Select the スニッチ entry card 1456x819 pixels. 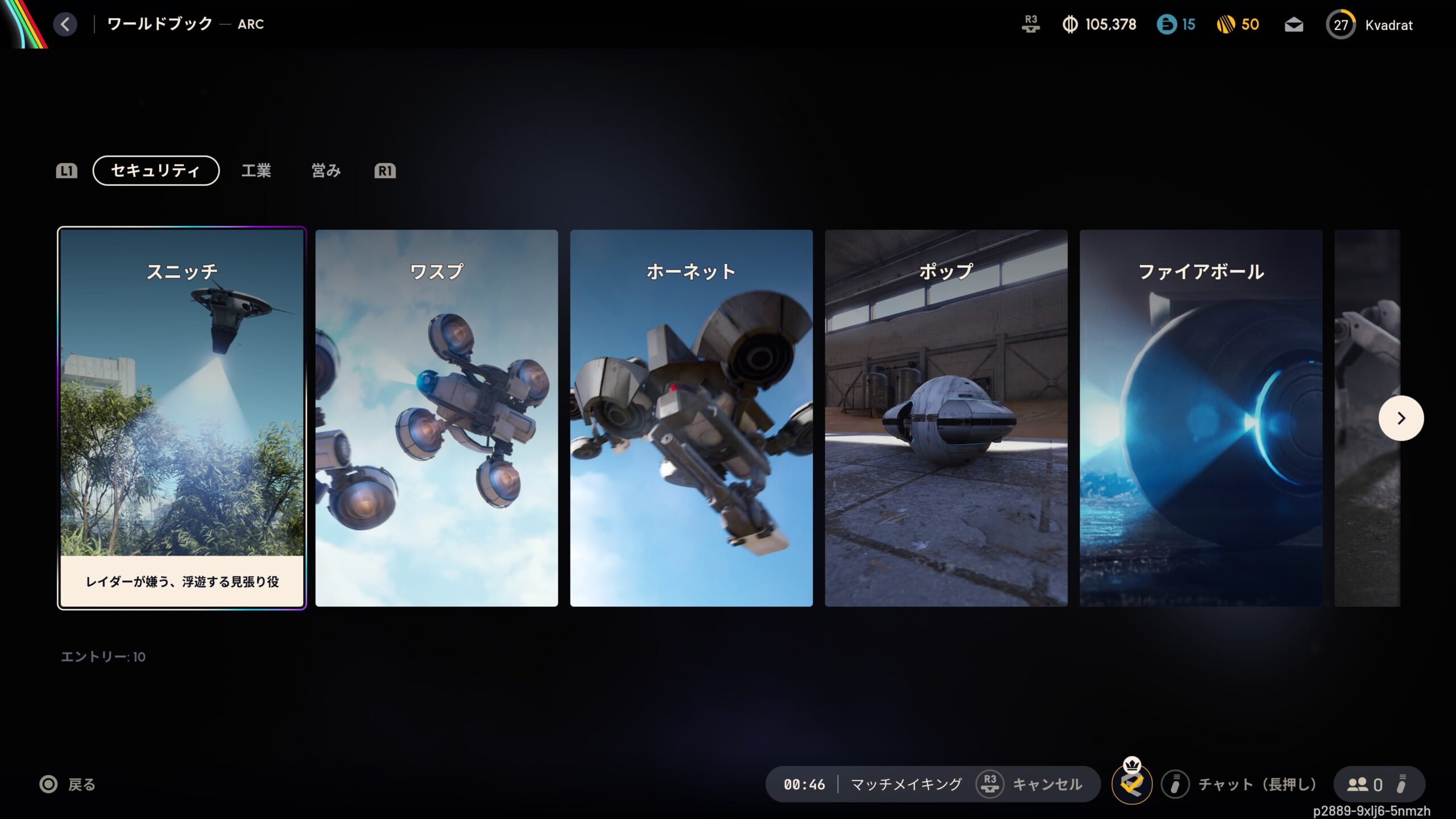click(182, 418)
